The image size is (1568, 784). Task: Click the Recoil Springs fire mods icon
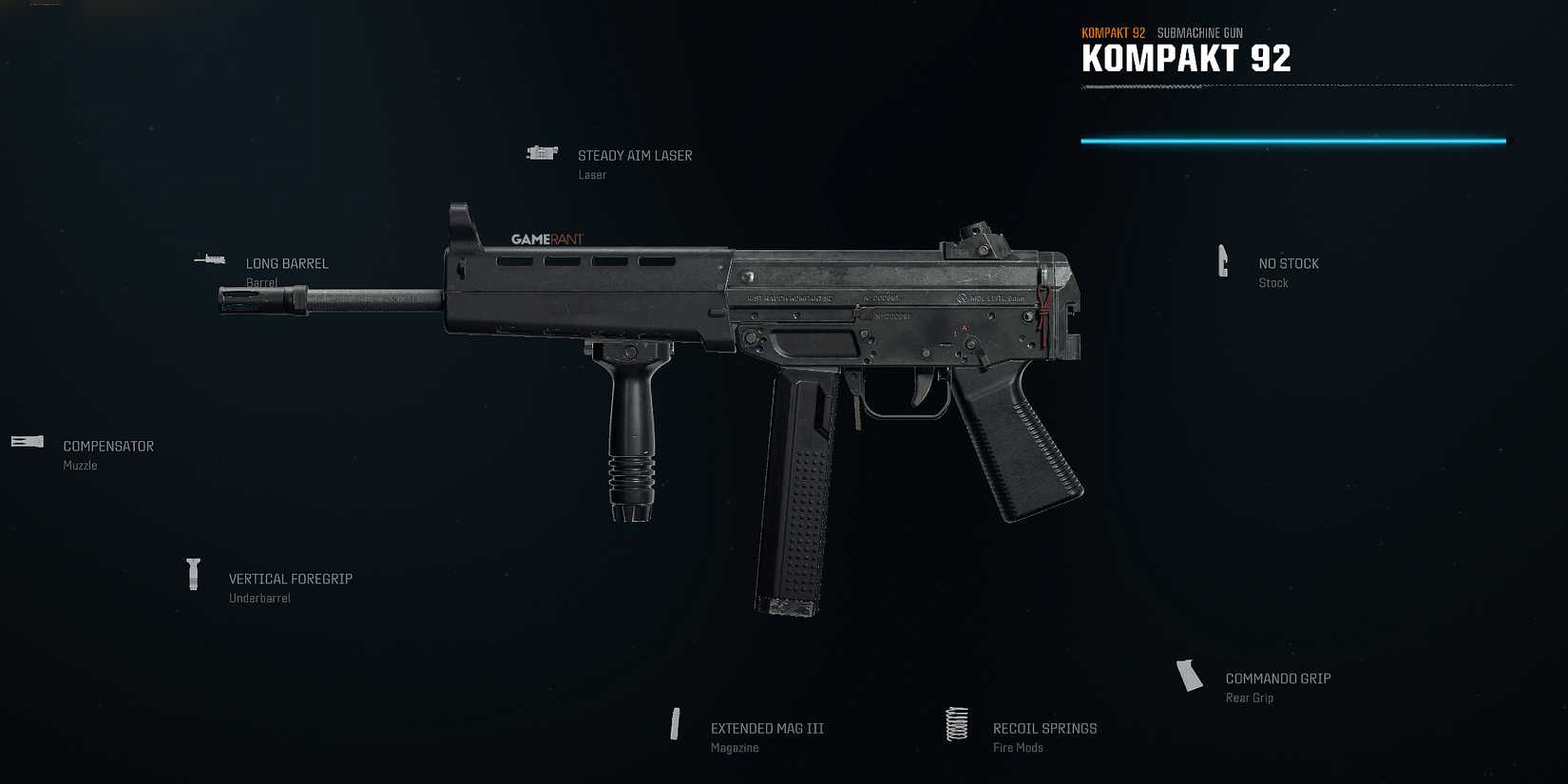[955, 723]
